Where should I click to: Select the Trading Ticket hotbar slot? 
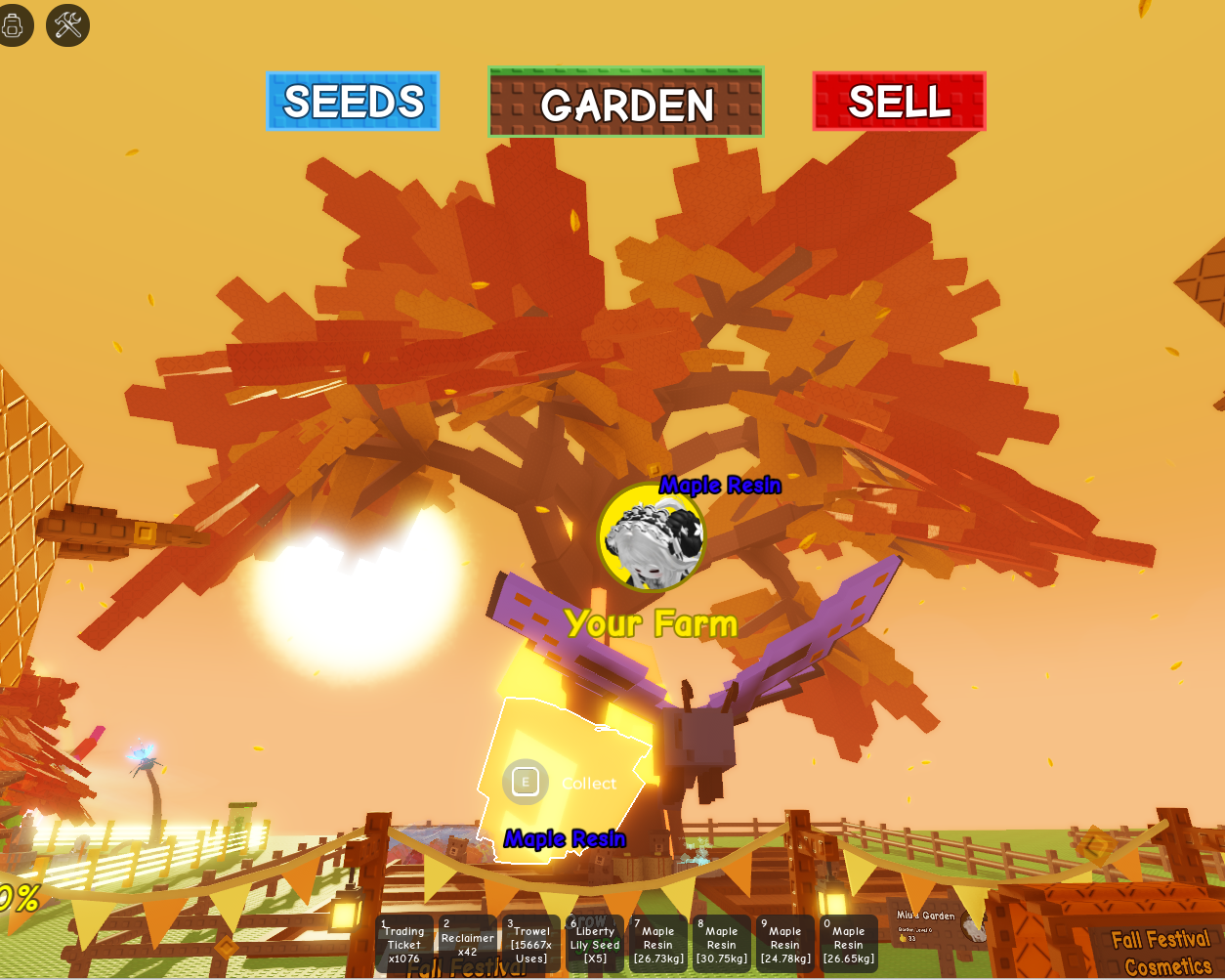403,944
